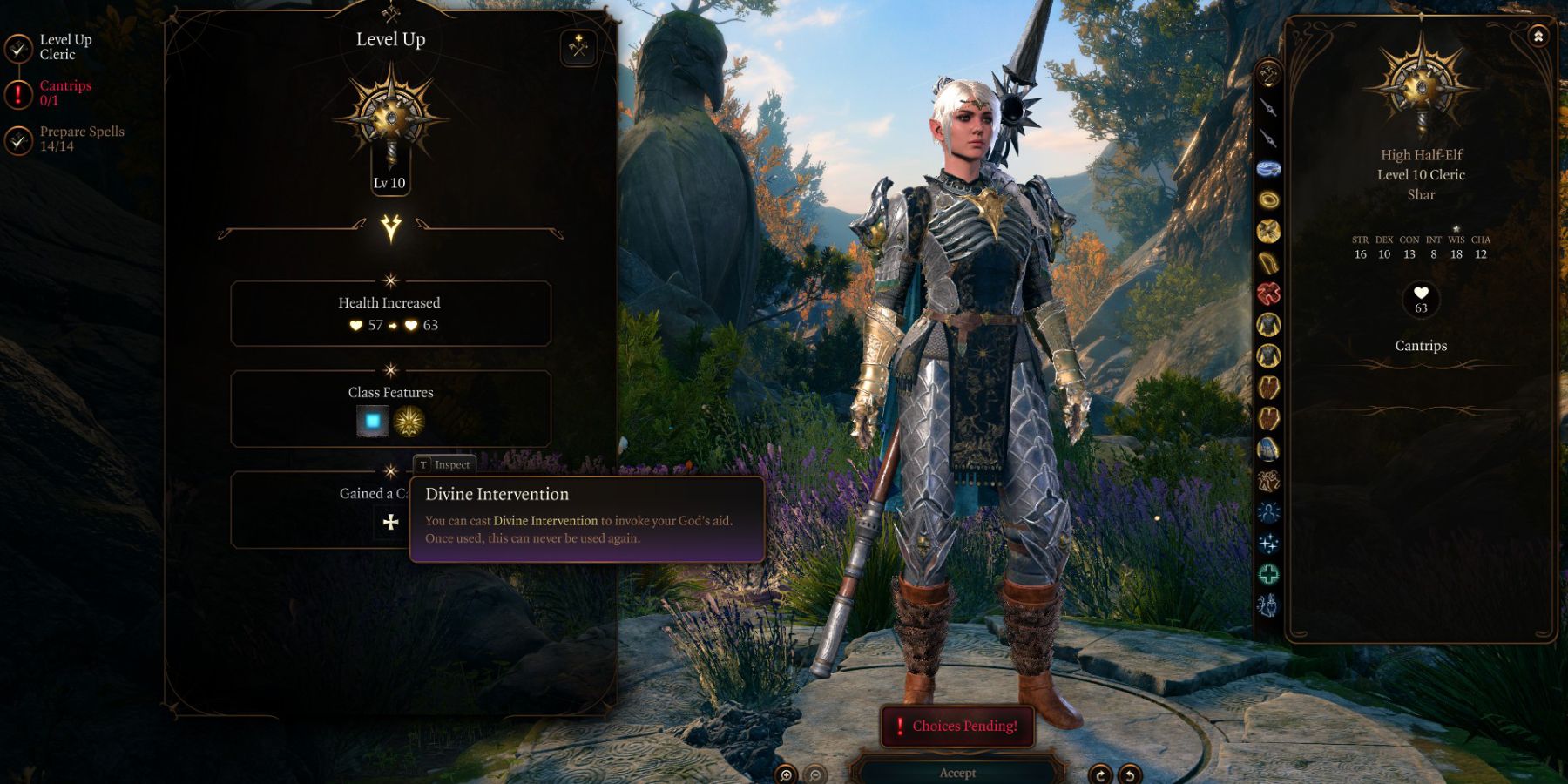Click the green cross spell icon in the right strip
Image resolution: width=1568 pixels, height=784 pixels.
click(1267, 573)
